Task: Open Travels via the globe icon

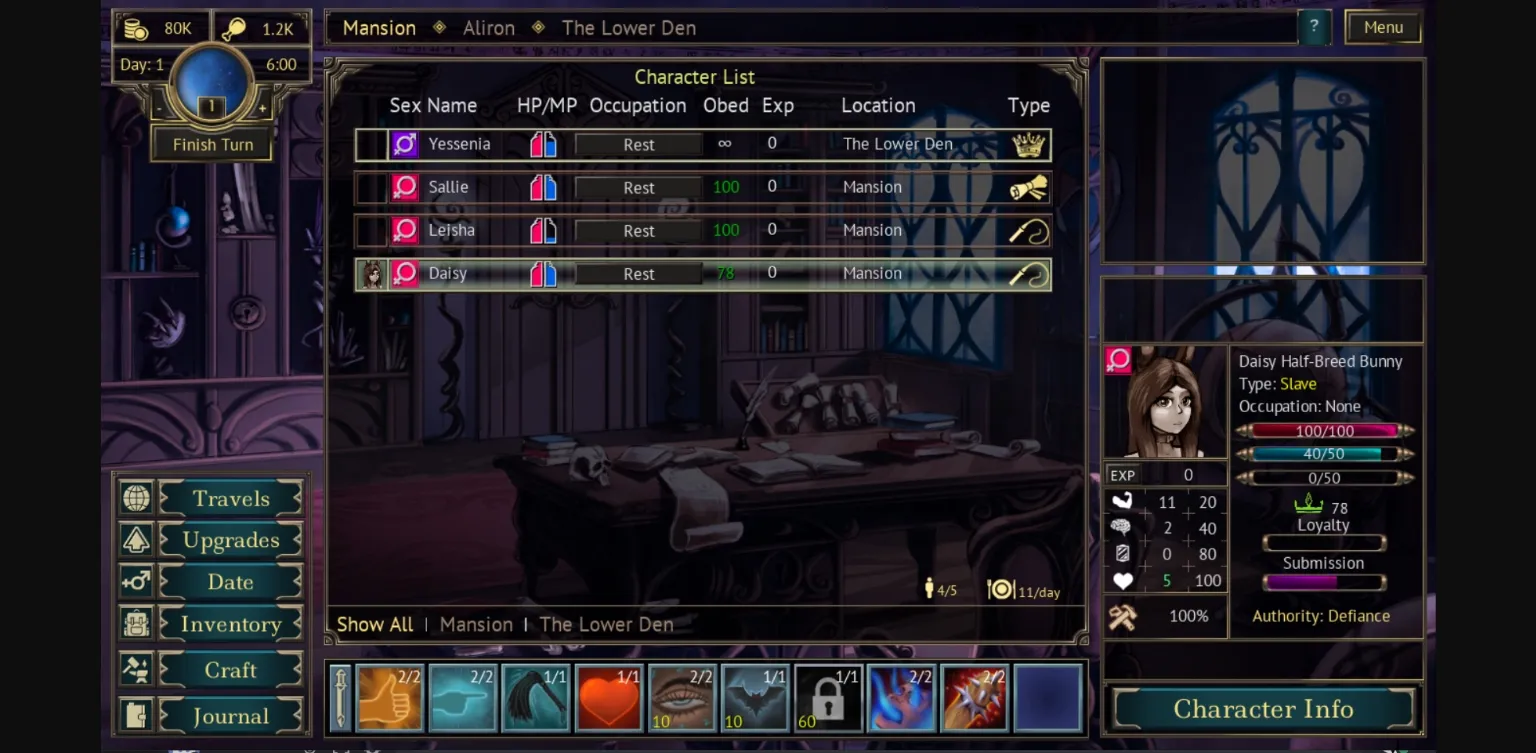Action: click(x=135, y=497)
